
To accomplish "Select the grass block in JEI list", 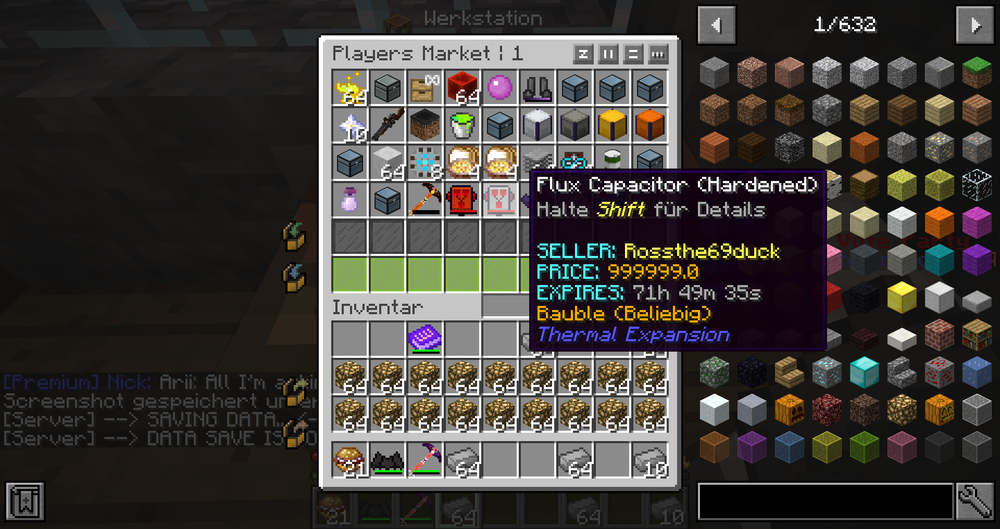I will point(974,73).
